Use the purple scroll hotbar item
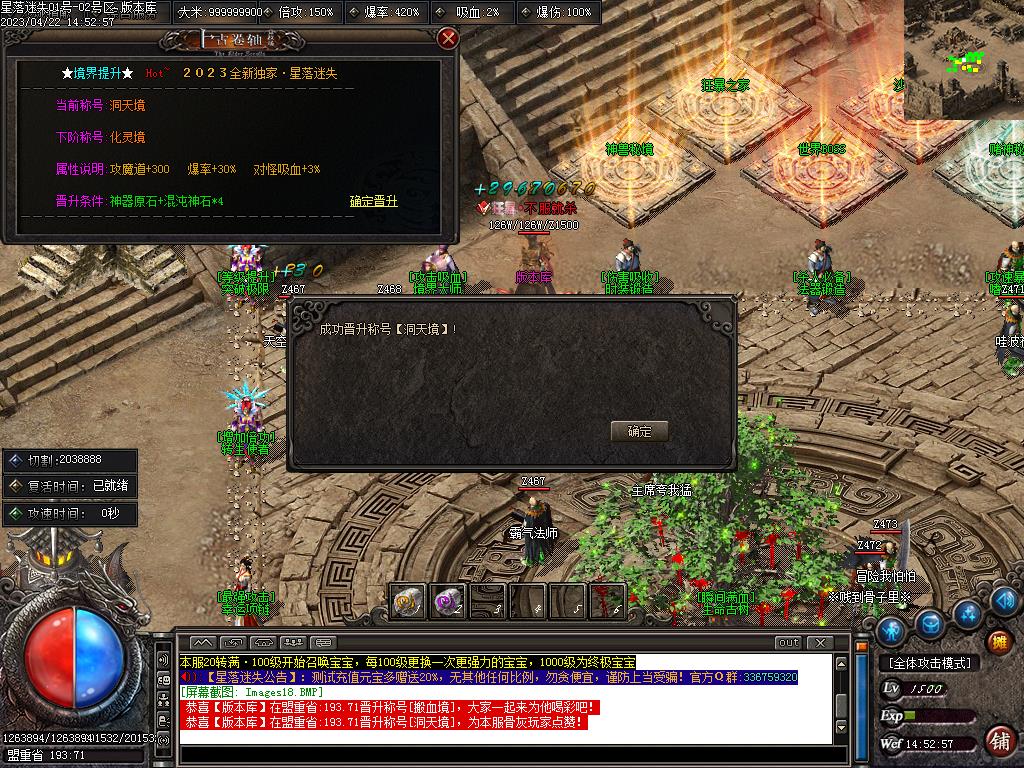Viewport: 1024px width, 768px height. coord(447,601)
